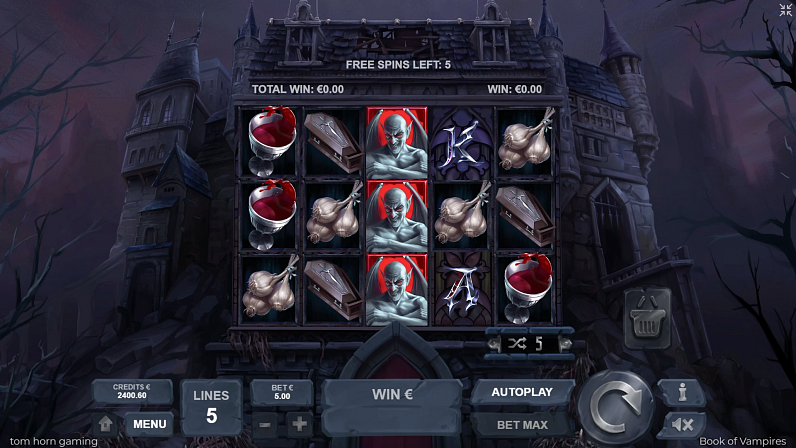Go to the home screen via house icon
The height and width of the screenshot is (448, 796).
pyautogui.click(x=105, y=424)
